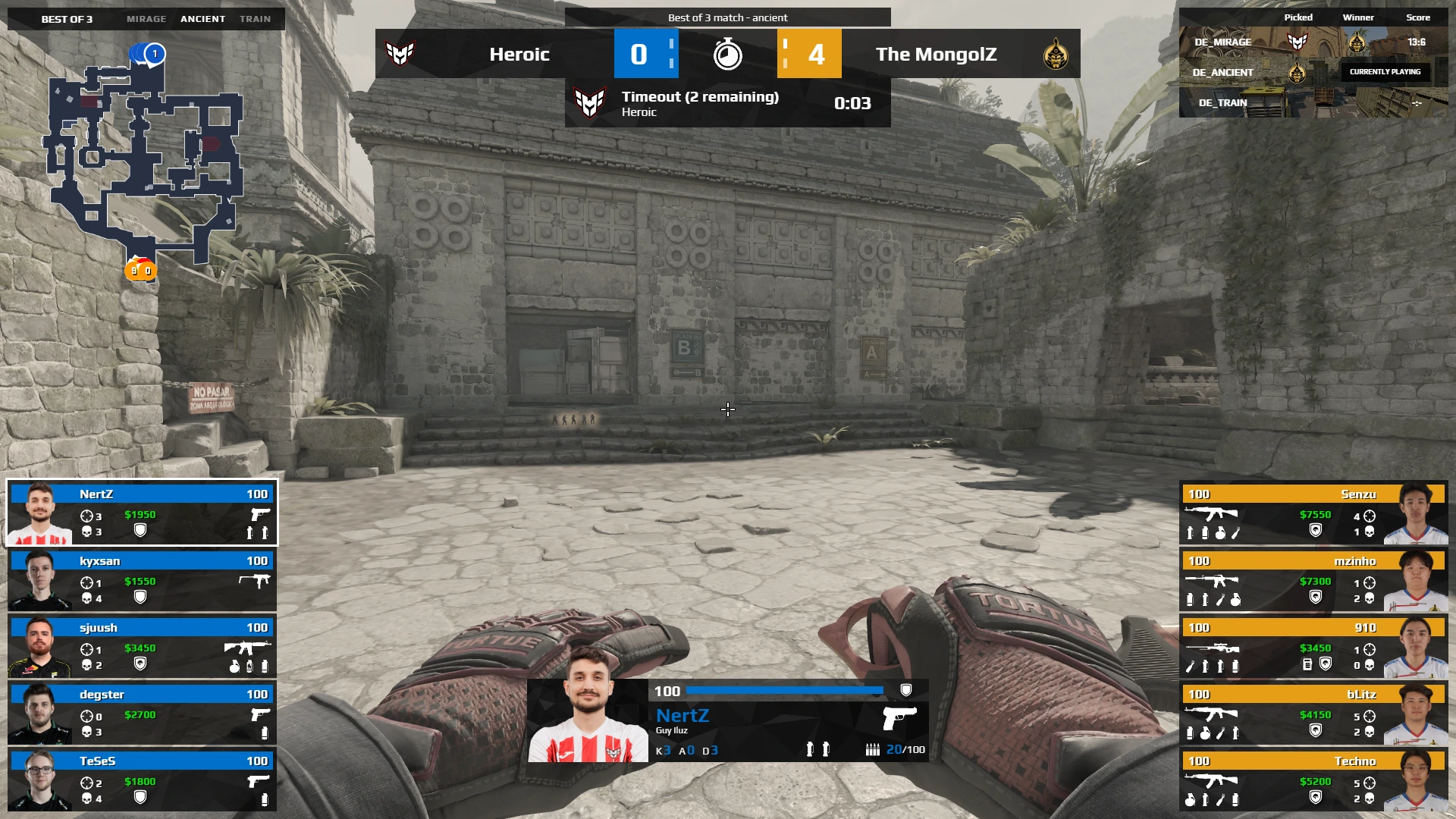Select the DE_ANCIENT currently playing row
The height and width of the screenshot is (819, 1456).
(x=1313, y=72)
